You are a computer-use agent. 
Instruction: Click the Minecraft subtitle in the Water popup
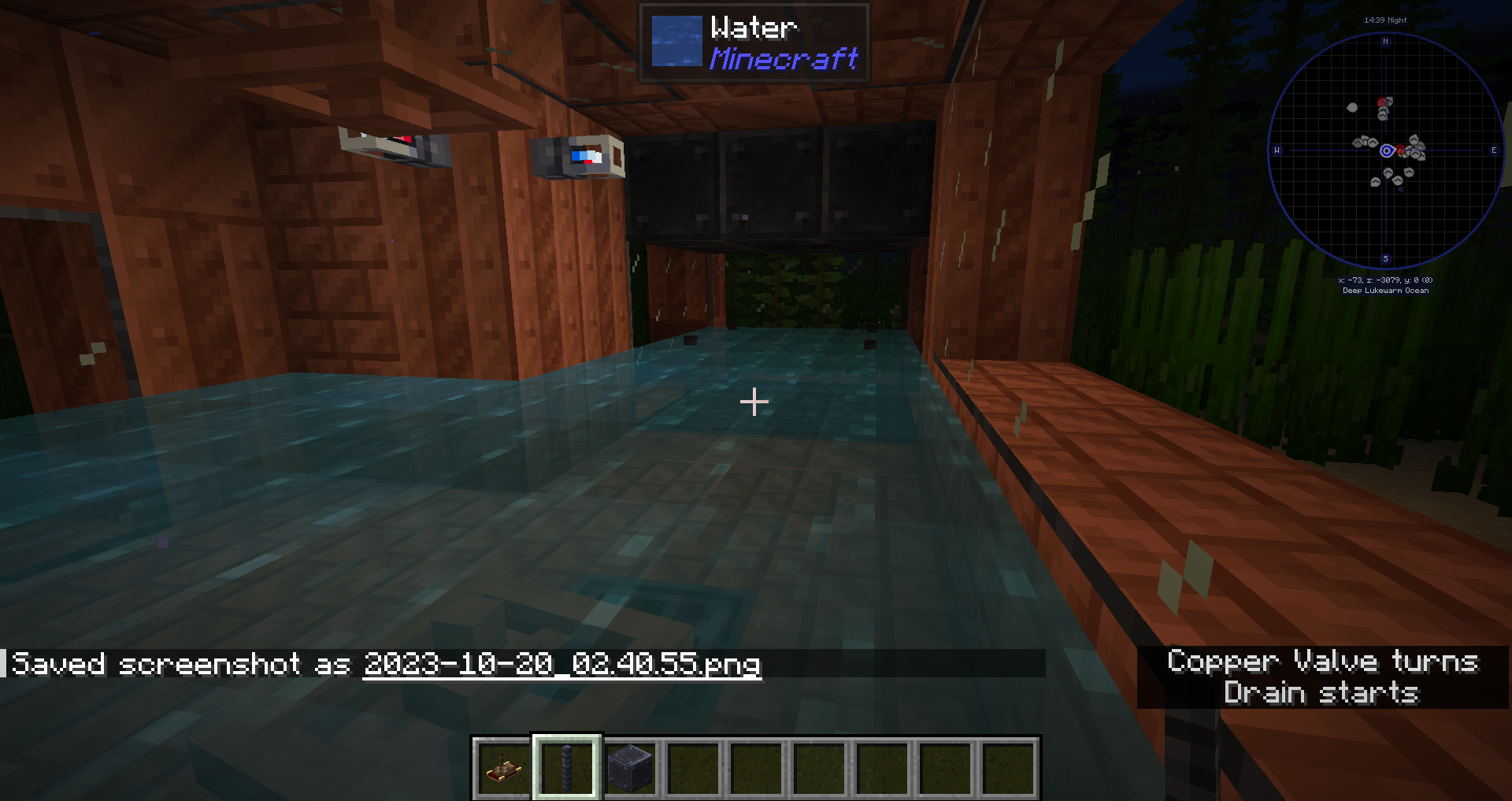[x=784, y=59]
